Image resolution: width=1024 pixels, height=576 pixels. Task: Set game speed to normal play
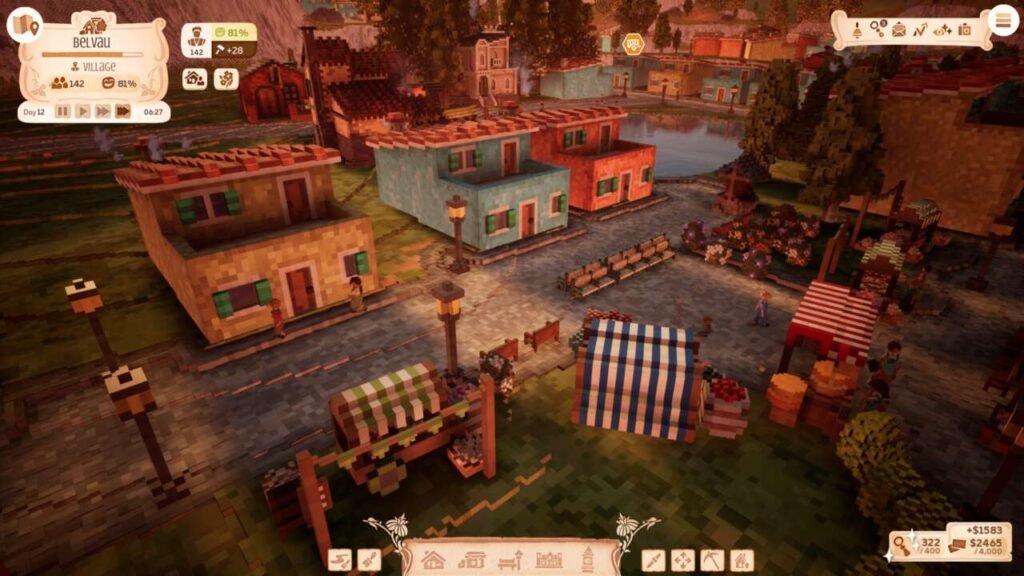[83, 111]
